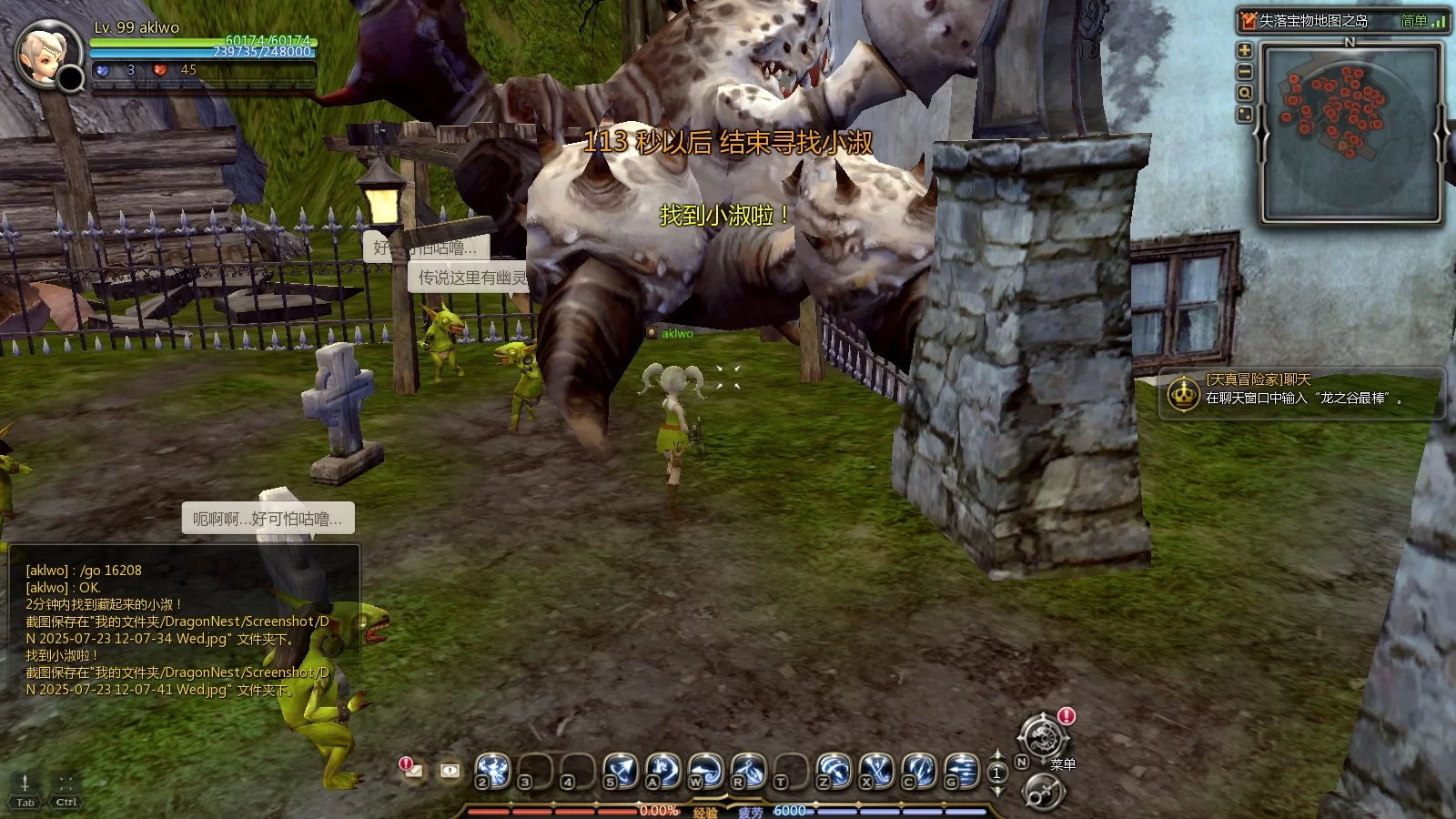
Task: Activate the skill in slot Z
Action: click(x=834, y=770)
